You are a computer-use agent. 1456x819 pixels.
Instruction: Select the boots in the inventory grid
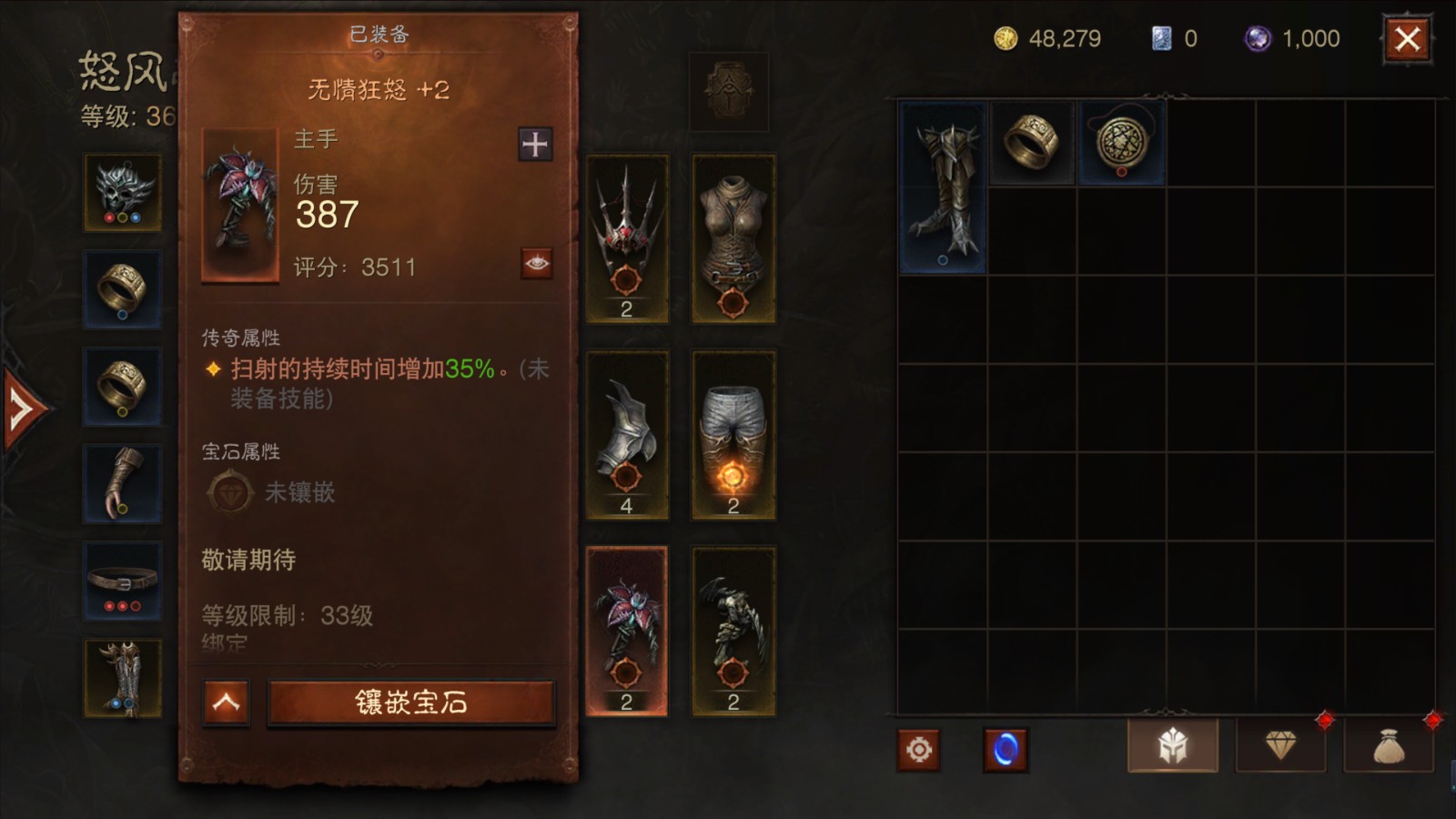(943, 187)
